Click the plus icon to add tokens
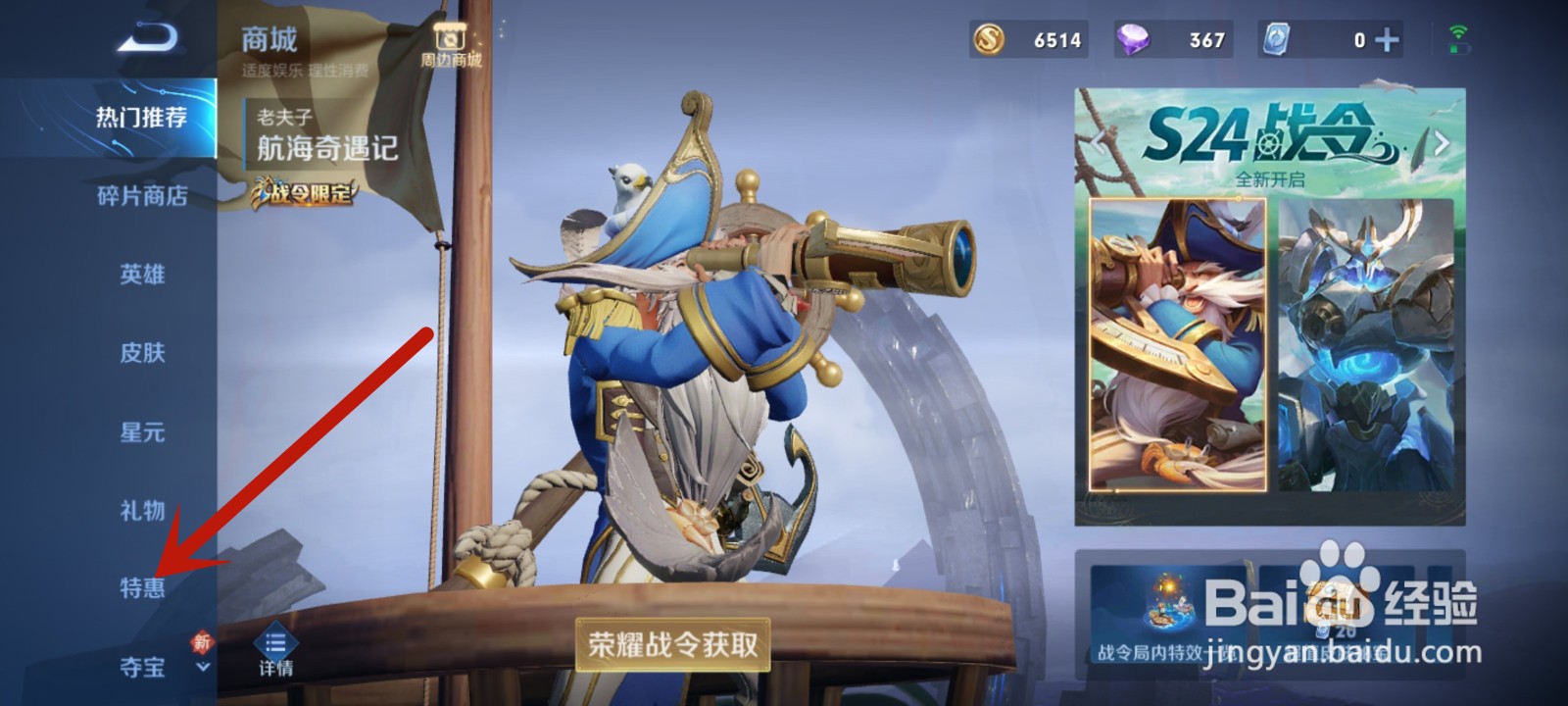Viewport: 1568px width, 706px height. coord(1384,40)
